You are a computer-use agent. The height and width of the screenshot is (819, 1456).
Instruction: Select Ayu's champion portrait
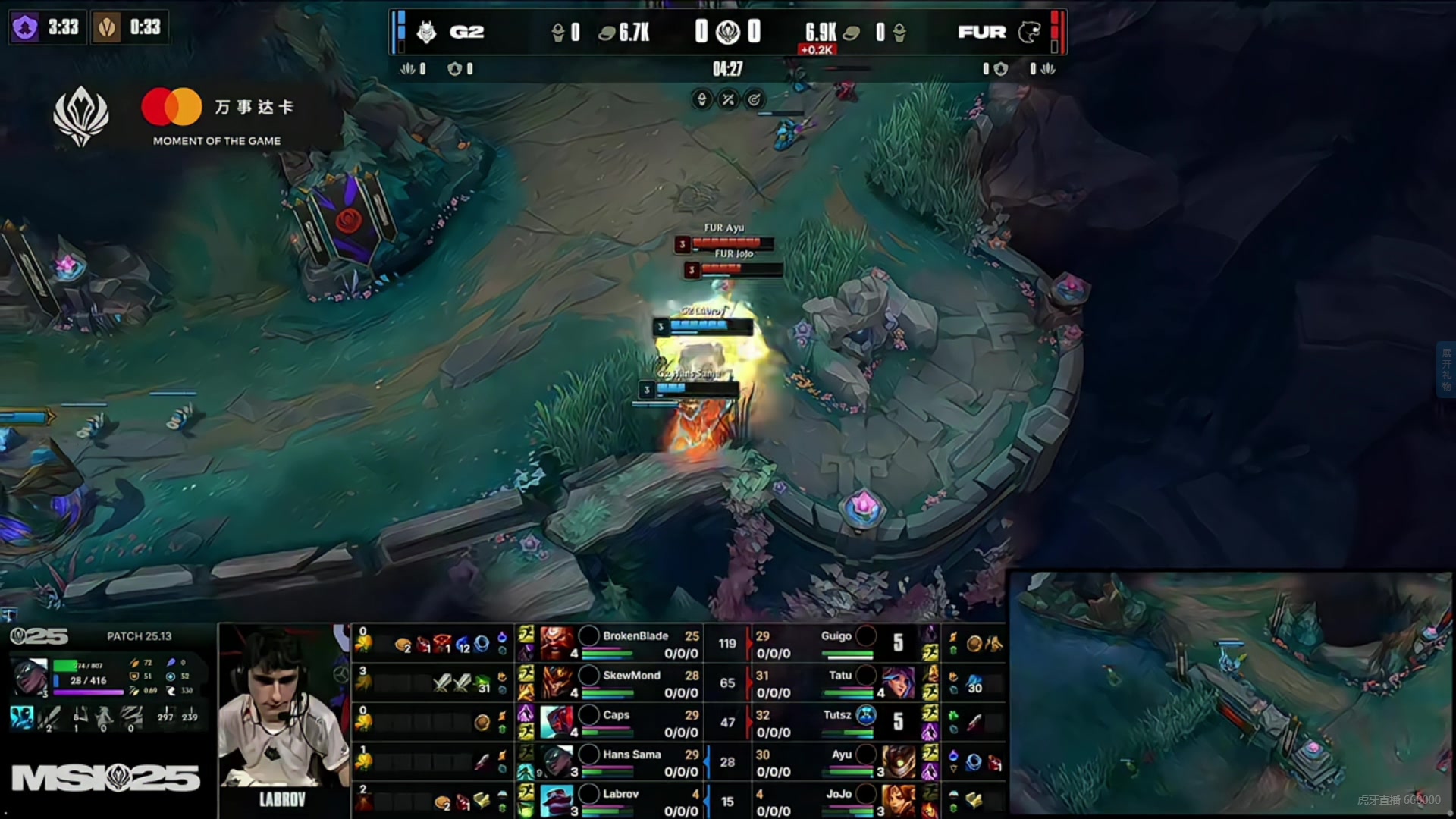(899, 761)
